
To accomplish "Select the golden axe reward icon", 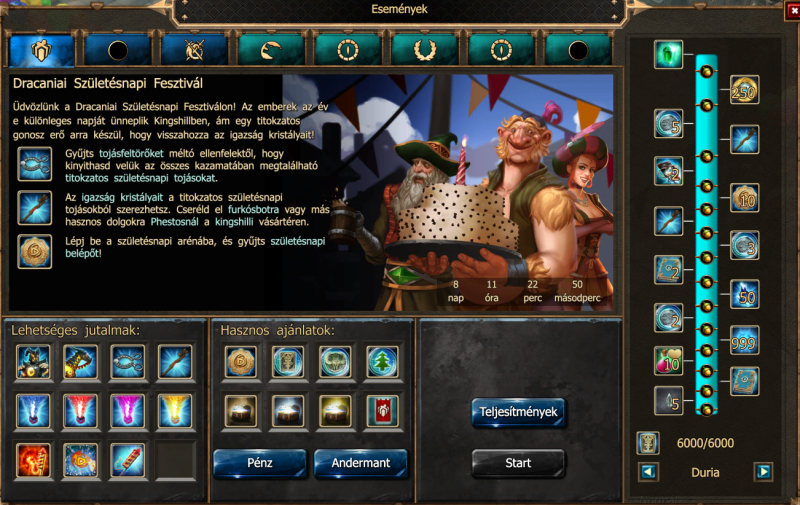I will (81, 362).
